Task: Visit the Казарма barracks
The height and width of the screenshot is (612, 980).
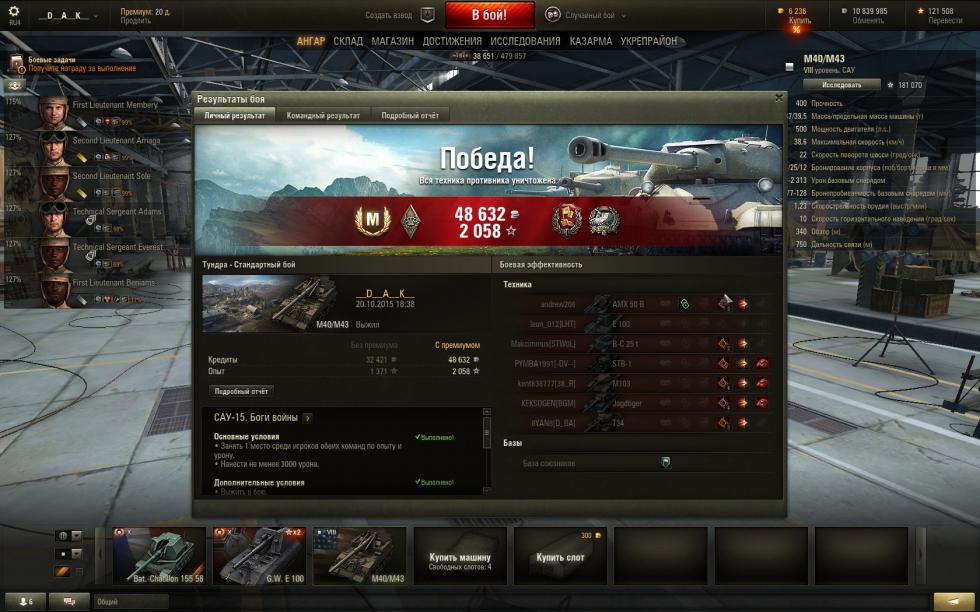Action: pyautogui.click(x=591, y=41)
